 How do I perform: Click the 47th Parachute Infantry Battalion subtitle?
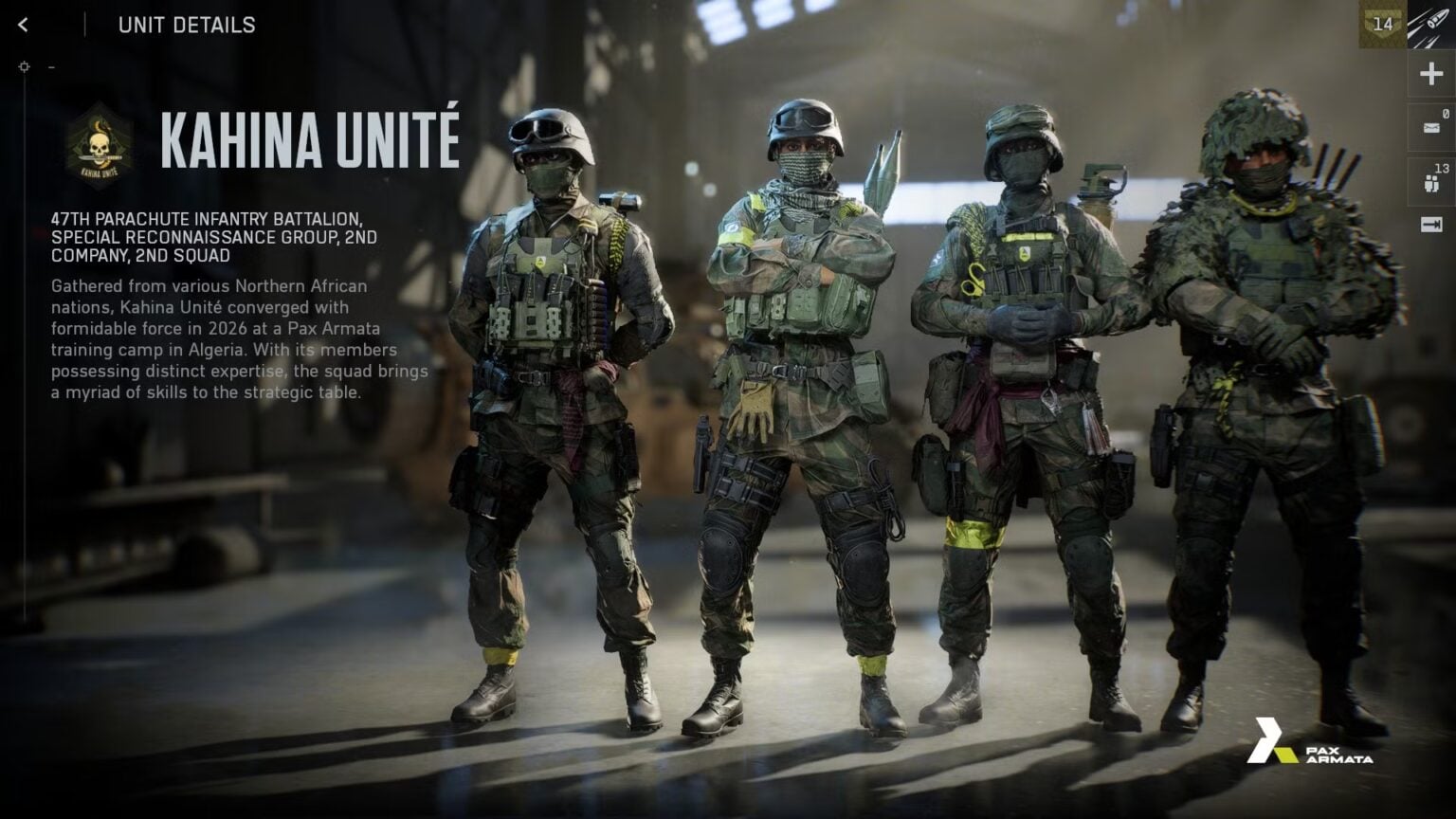pos(213,237)
